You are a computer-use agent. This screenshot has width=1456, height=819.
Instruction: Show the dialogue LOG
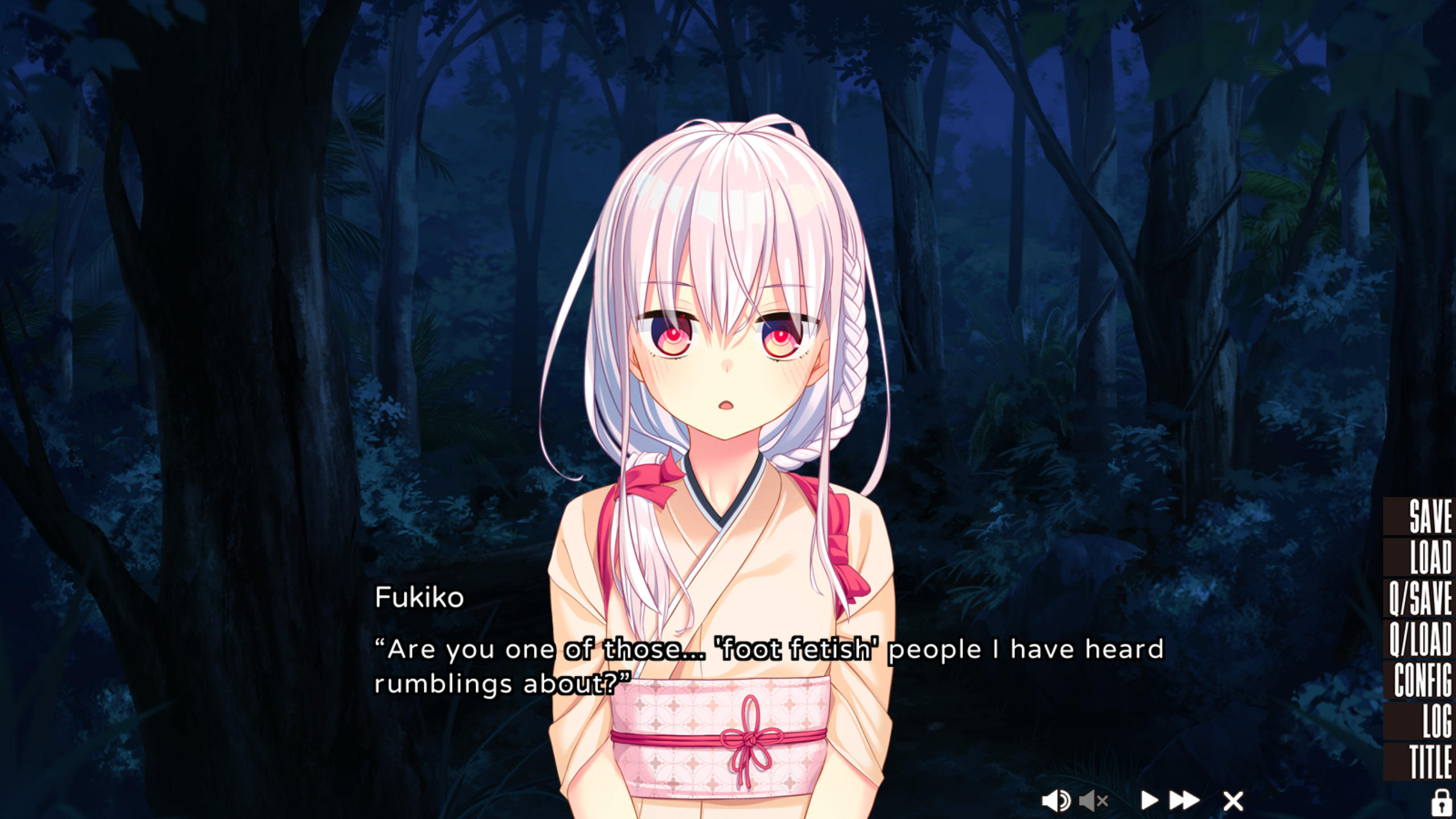pos(1436,721)
